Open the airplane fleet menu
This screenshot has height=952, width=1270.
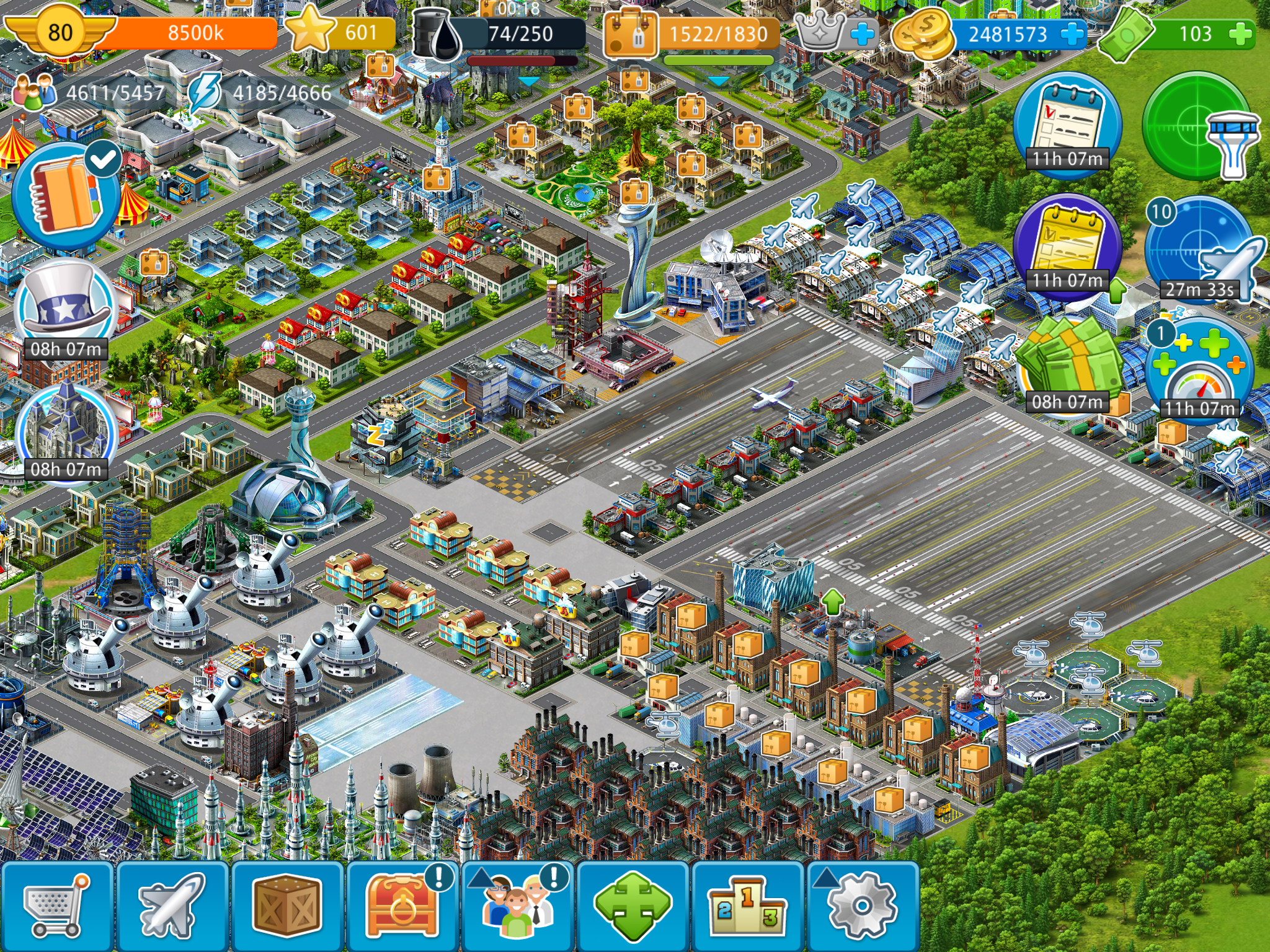pos(172,905)
